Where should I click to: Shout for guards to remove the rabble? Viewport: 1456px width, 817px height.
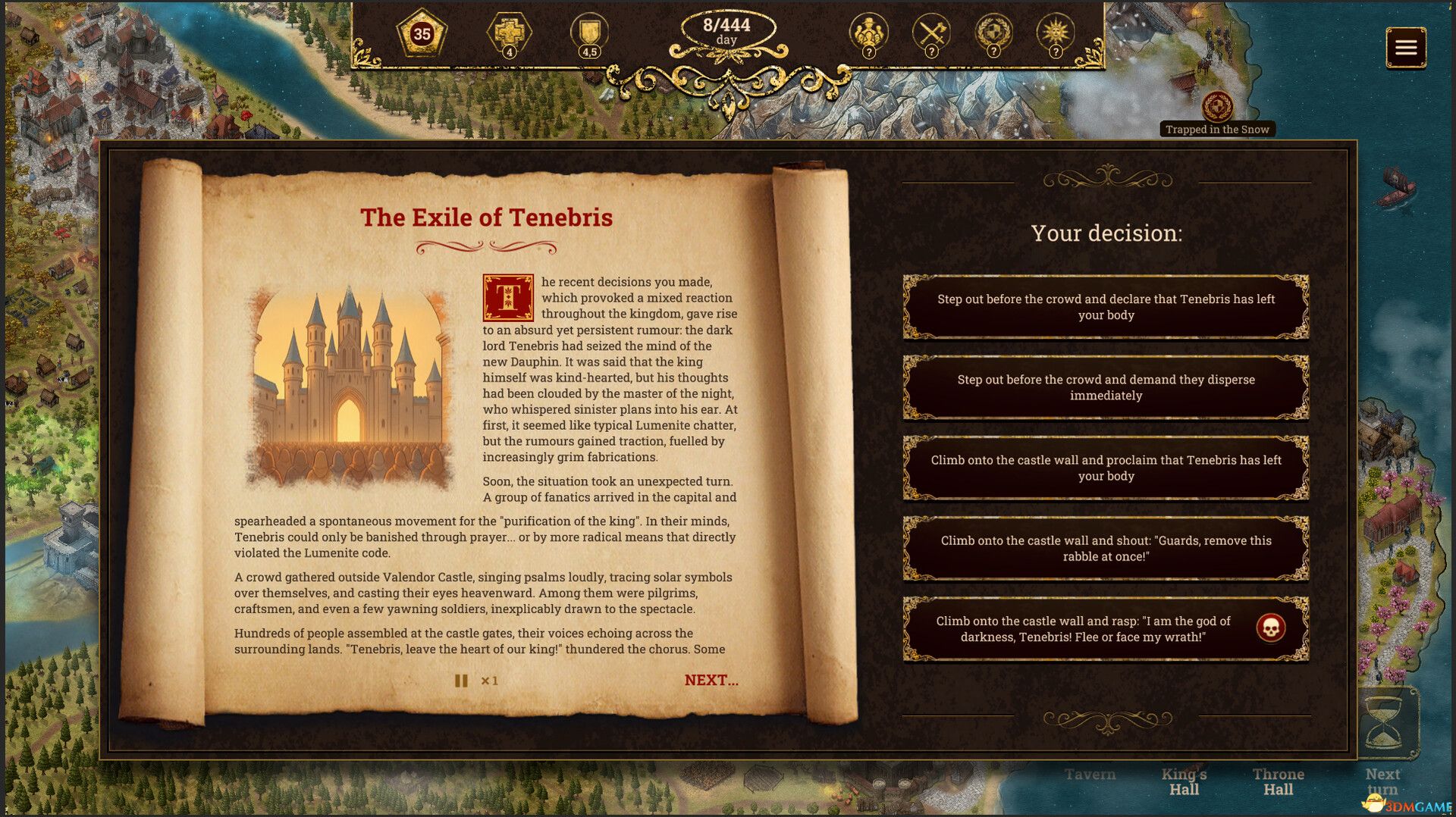pyautogui.click(x=1106, y=549)
